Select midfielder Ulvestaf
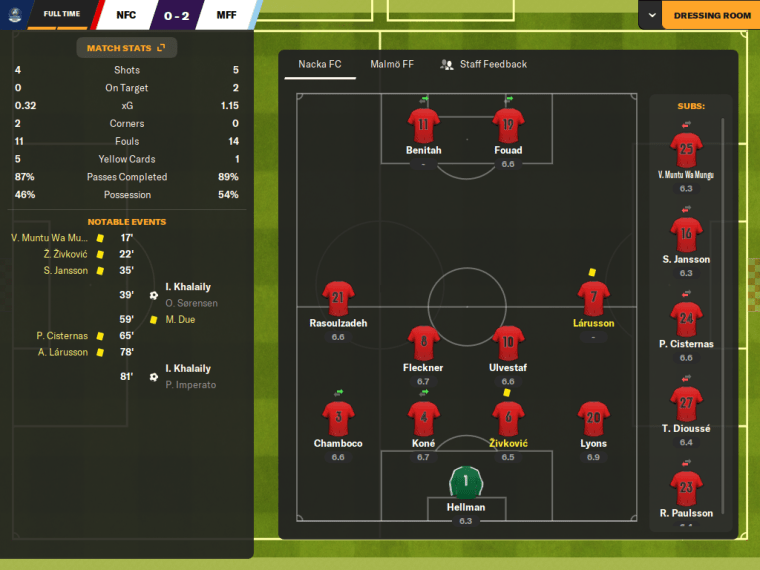This screenshot has height=570, width=760. point(508,343)
